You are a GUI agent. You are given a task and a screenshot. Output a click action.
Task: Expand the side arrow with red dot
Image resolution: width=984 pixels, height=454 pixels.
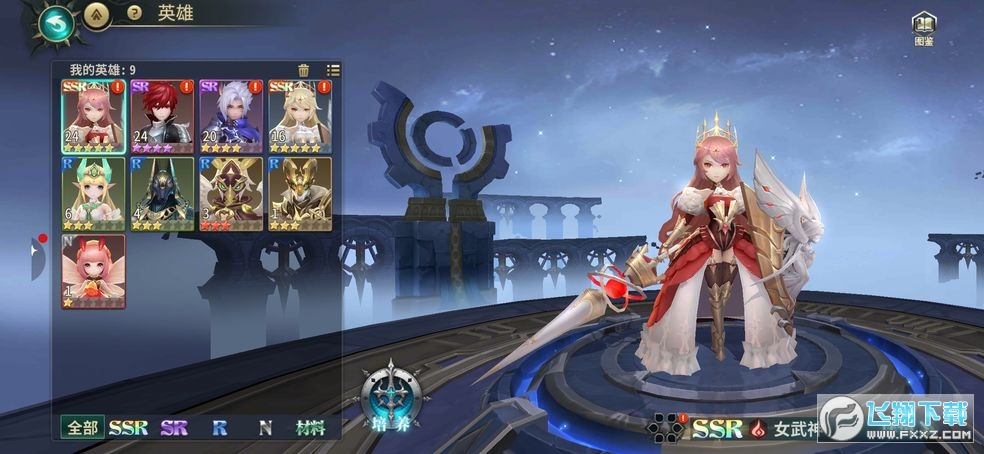[x=36, y=258]
